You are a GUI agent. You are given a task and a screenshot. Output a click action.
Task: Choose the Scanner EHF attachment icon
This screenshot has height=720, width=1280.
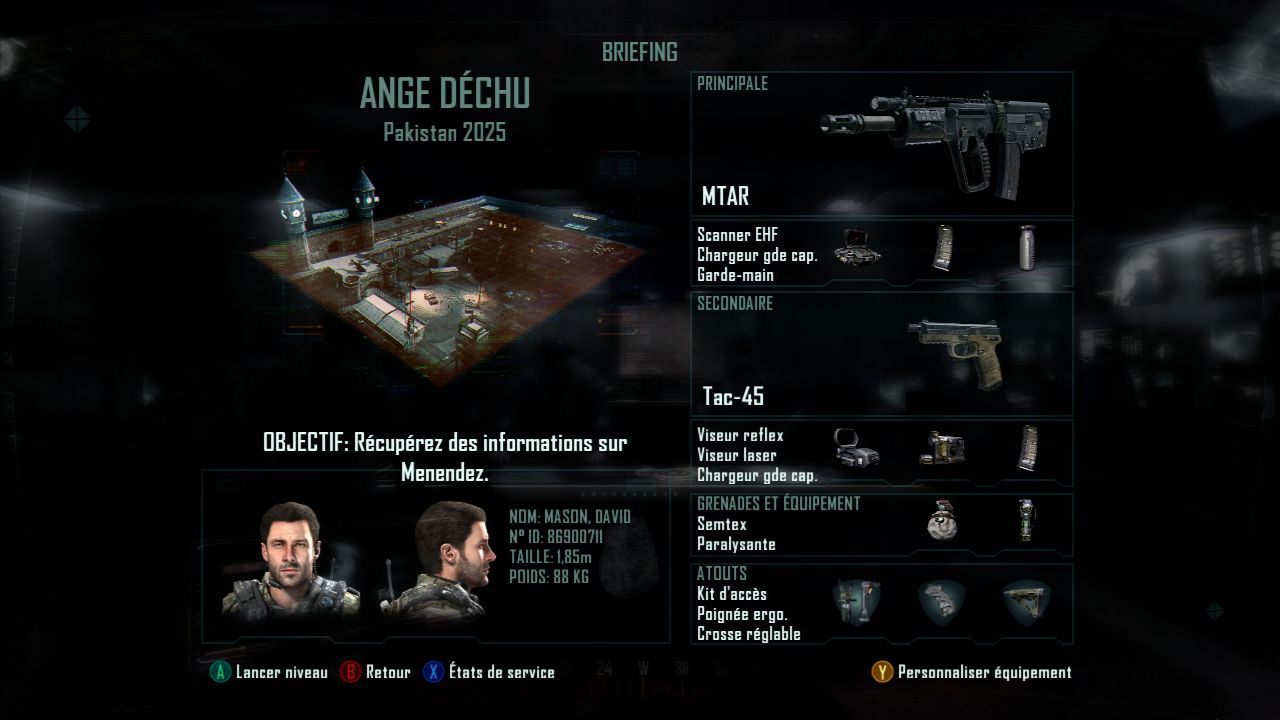click(x=857, y=249)
